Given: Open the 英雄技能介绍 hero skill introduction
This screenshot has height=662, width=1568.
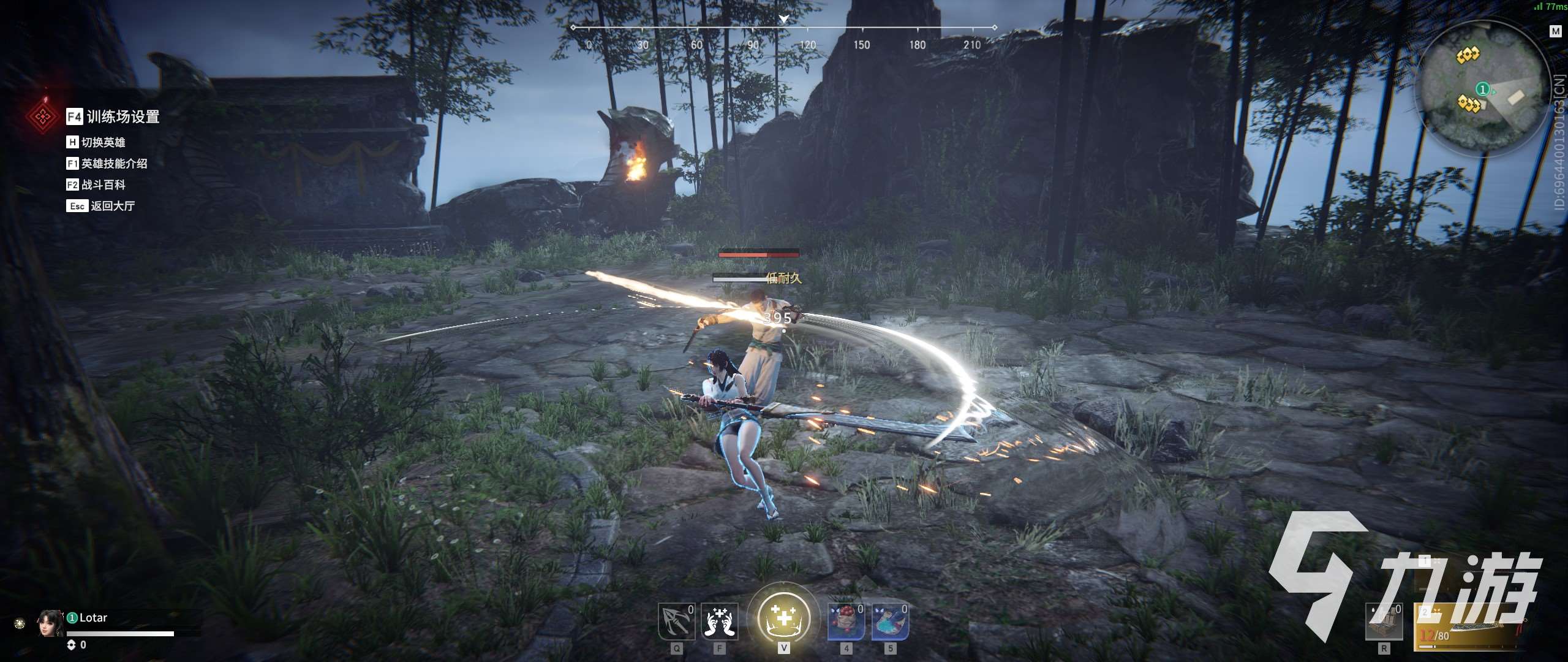Looking at the screenshot, I should tap(113, 164).
